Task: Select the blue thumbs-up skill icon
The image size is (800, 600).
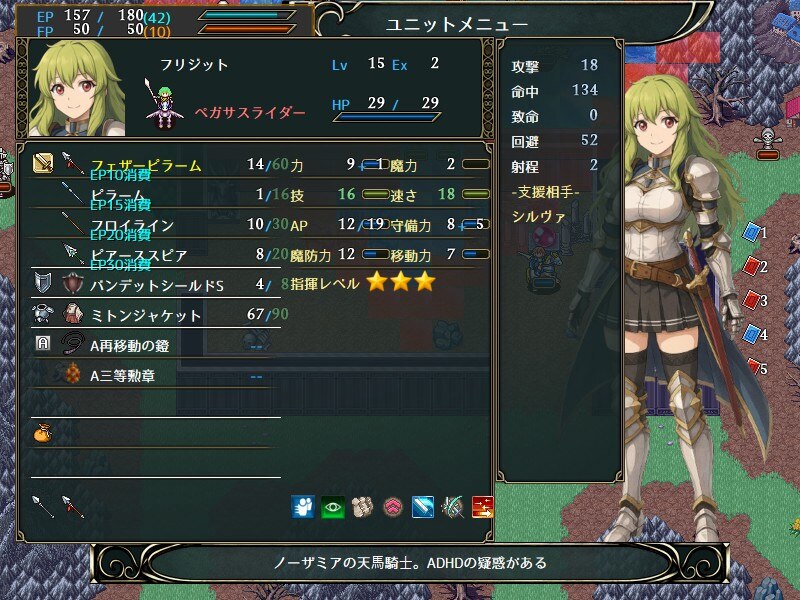Action: 303,506
